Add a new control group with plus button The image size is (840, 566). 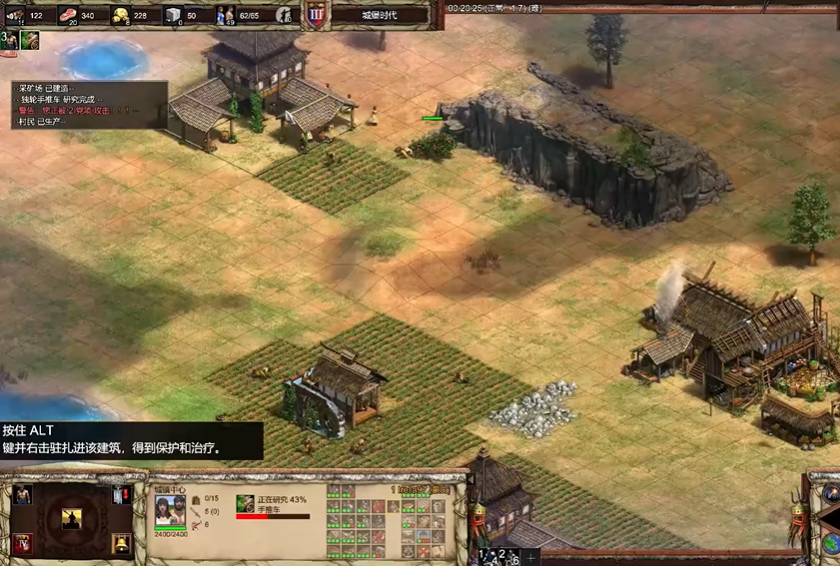[x=529, y=555]
